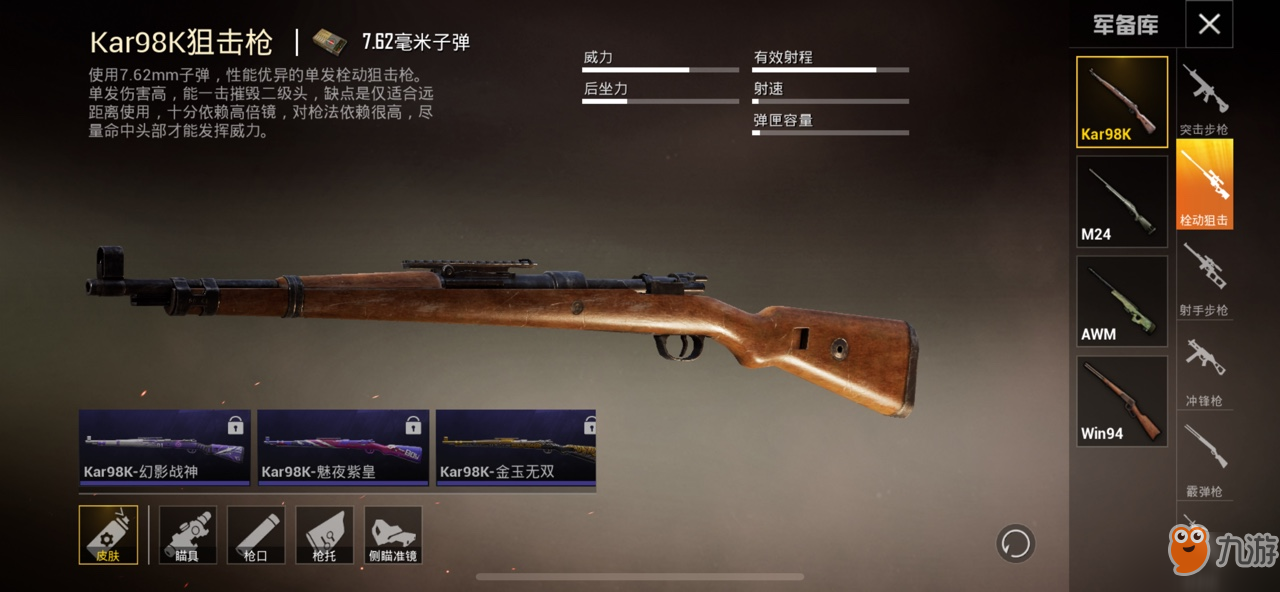The image size is (1280, 592).
Task: View the 侧瞄准镜 canted sight options
Action: coord(392,534)
